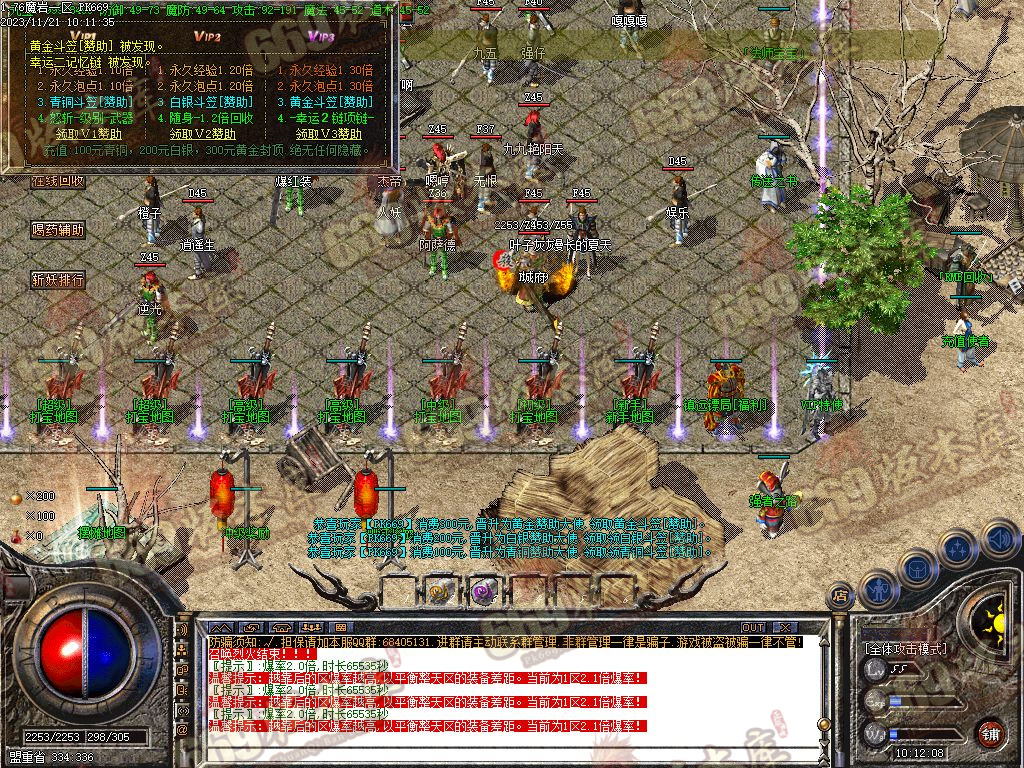Toggle sound with the speaker button
This screenshot has width=1024, height=768.
click(998, 540)
